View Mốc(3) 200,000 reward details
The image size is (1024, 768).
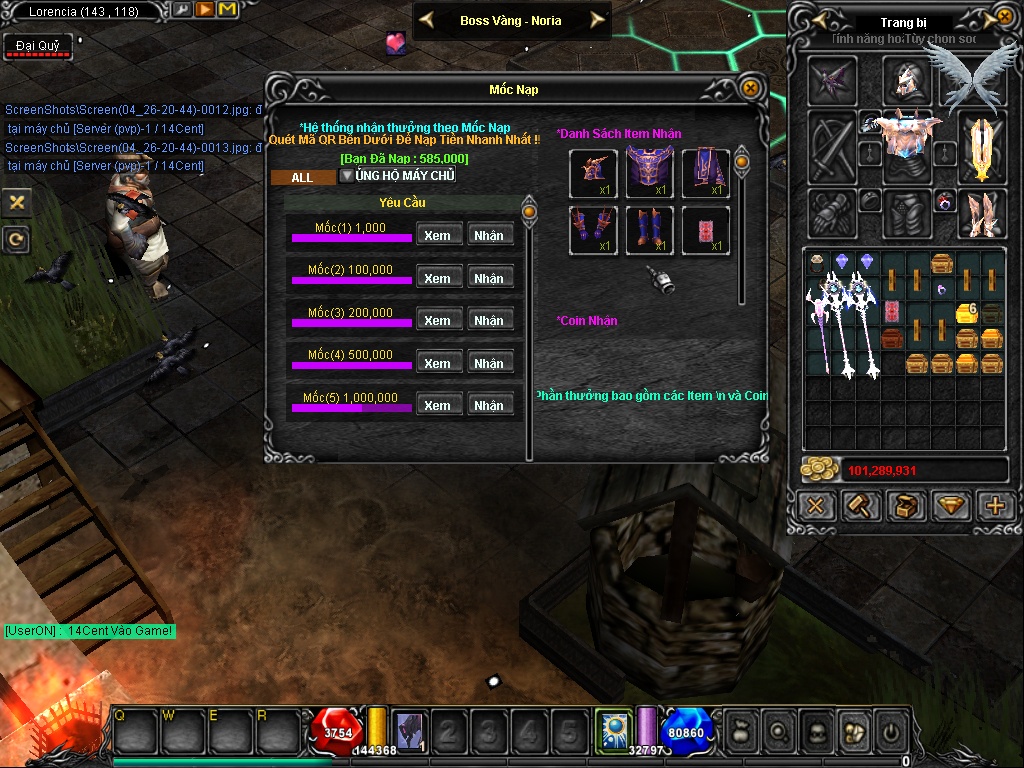click(x=437, y=320)
